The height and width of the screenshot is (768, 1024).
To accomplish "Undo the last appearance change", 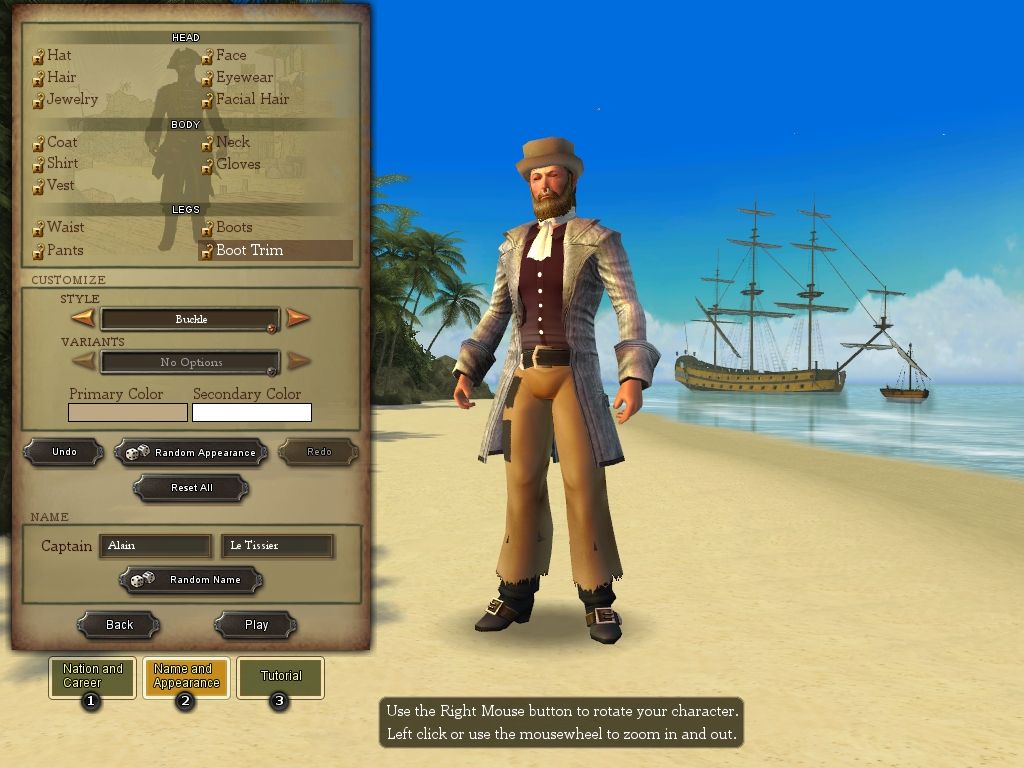I will tap(64, 452).
